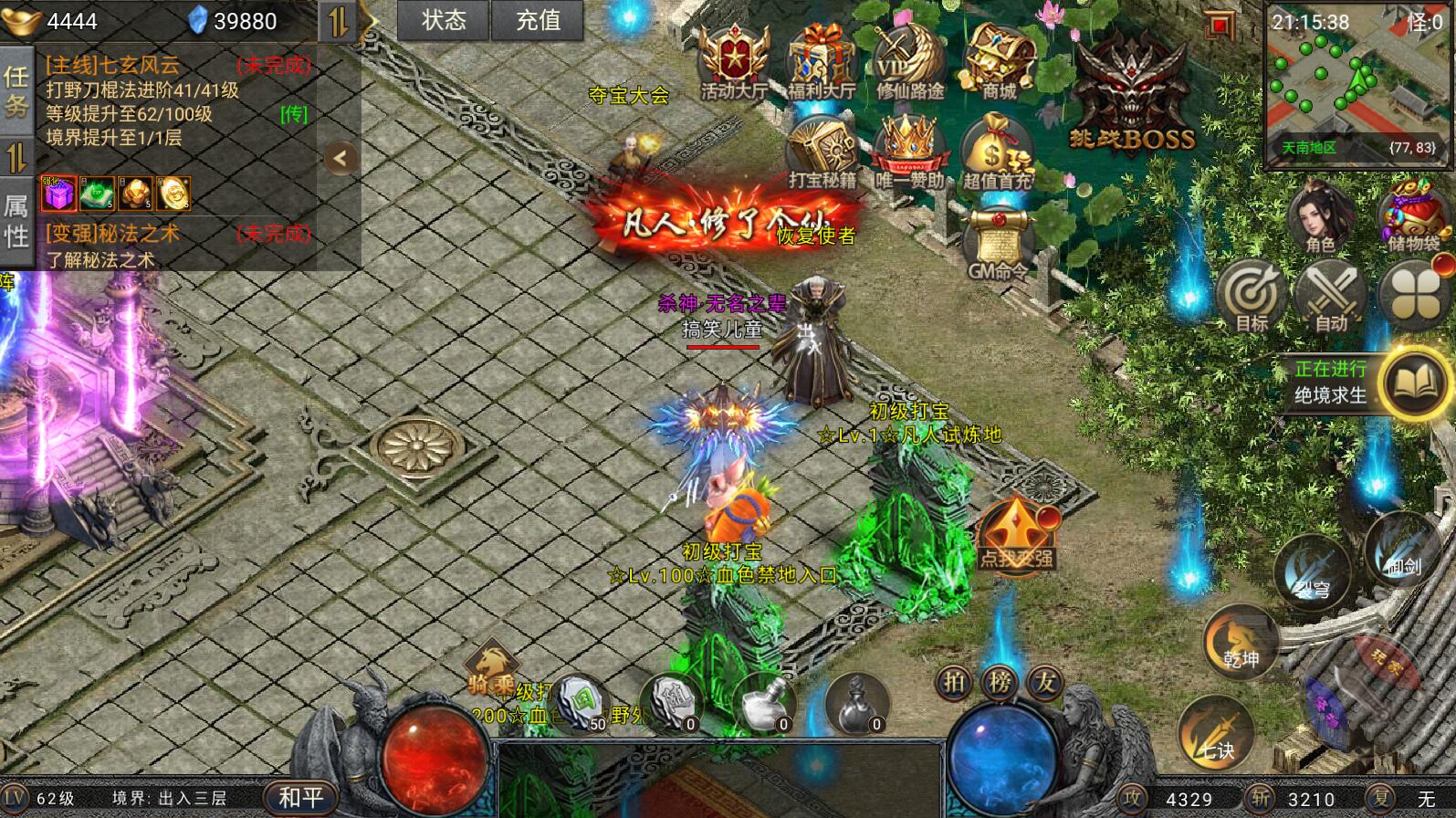Screen dimensions: 1456x818
Task: Open the 超值首充 first recharge offer
Action: tap(997, 153)
